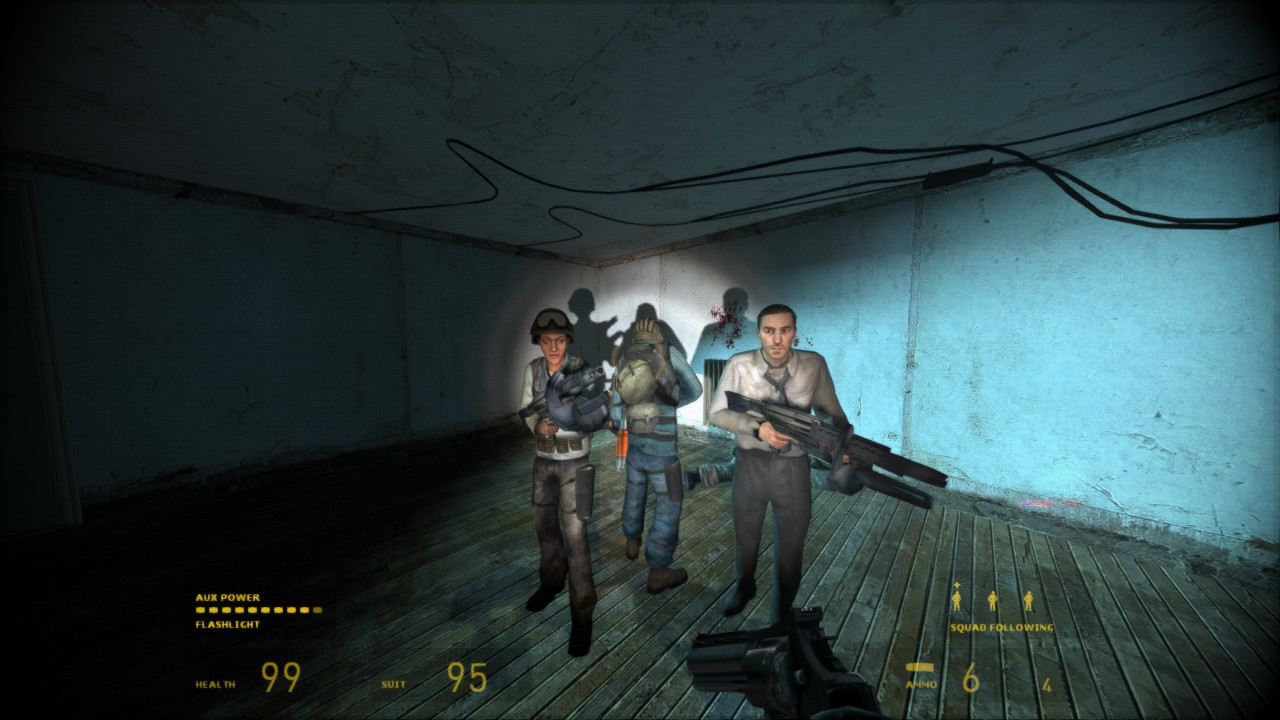Click the AUX POWER text heading
Screen dimensions: 1280x720
227,597
